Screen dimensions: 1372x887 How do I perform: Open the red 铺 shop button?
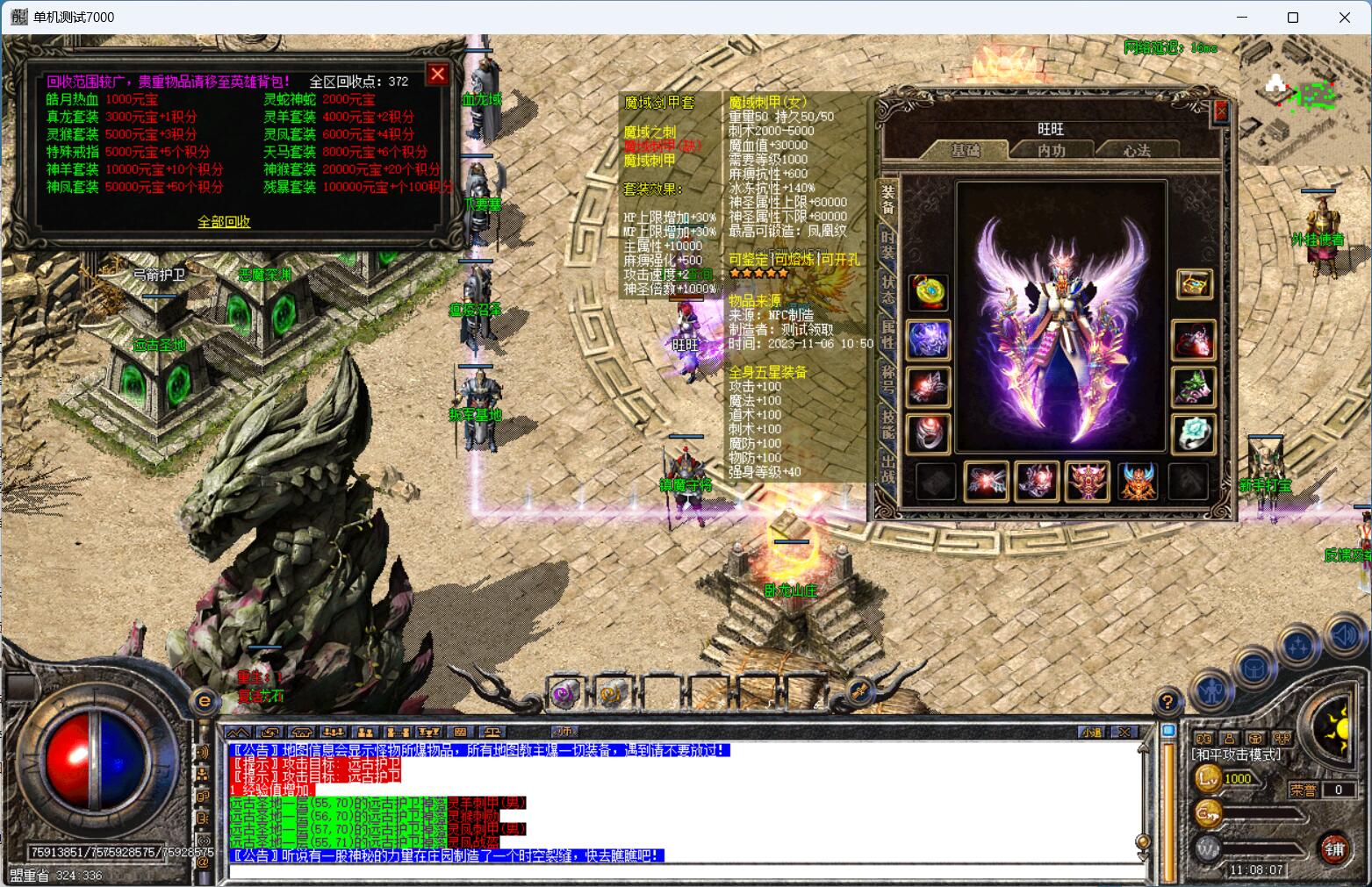click(1334, 848)
